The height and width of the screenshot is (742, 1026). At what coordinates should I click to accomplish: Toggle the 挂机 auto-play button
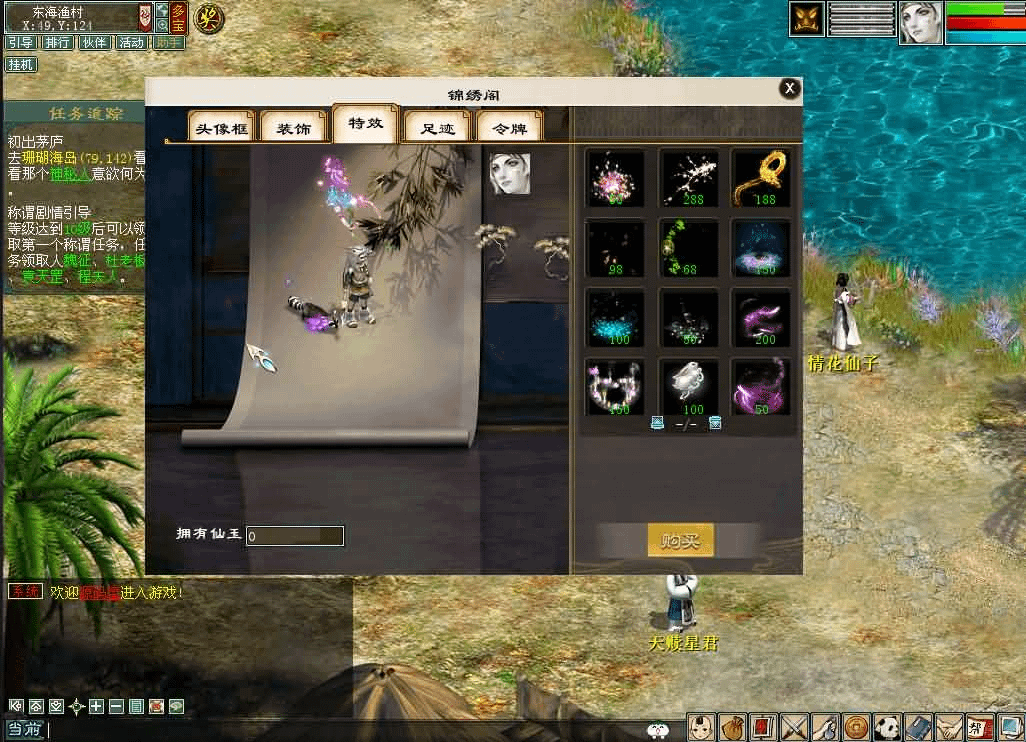point(21,64)
